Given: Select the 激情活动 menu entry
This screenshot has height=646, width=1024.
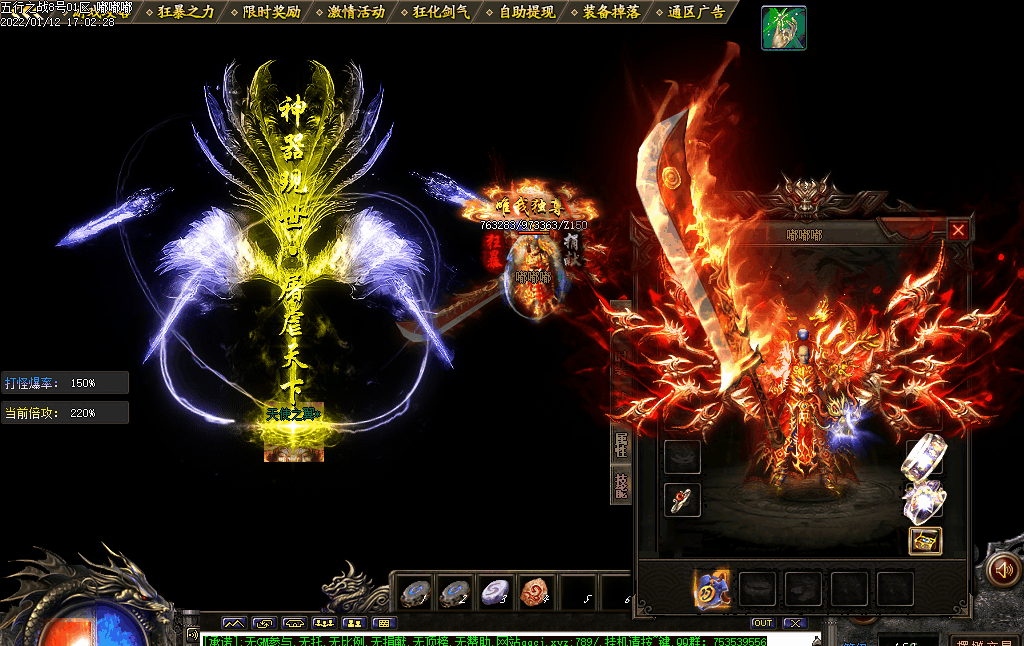Looking at the screenshot, I should [x=356, y=12].
